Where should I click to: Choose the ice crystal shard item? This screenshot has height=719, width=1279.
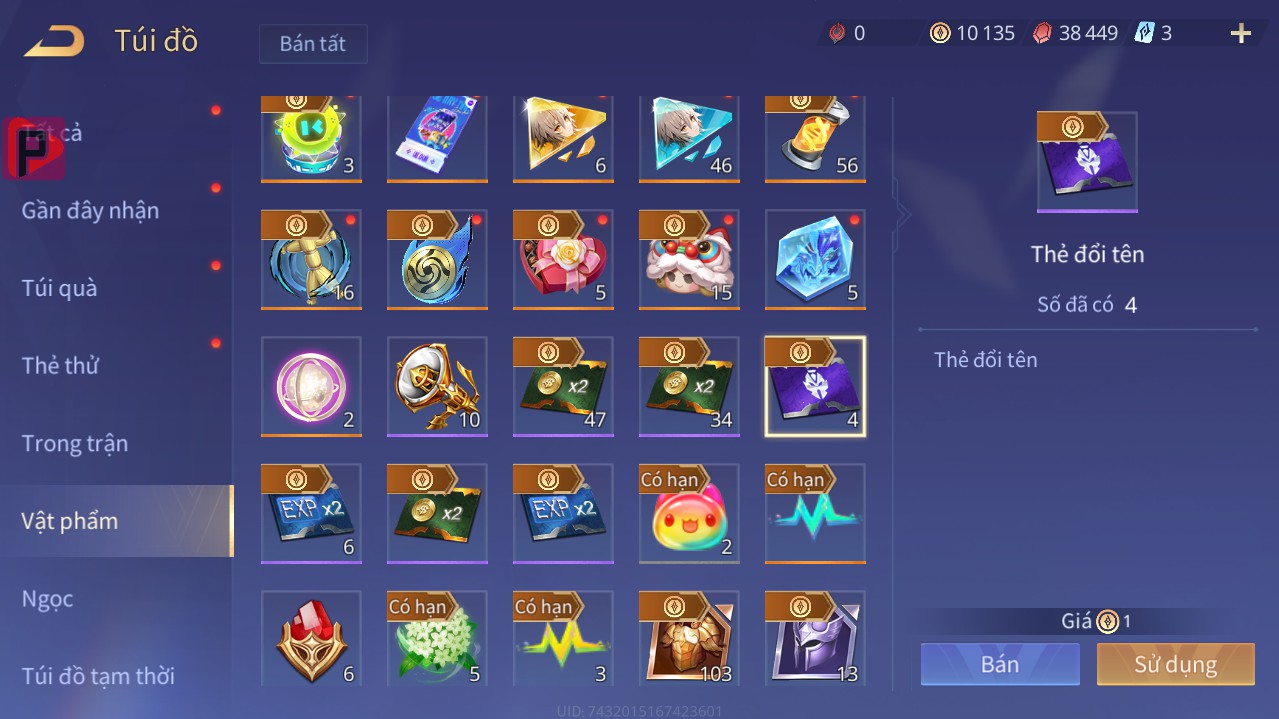point(815,260)
